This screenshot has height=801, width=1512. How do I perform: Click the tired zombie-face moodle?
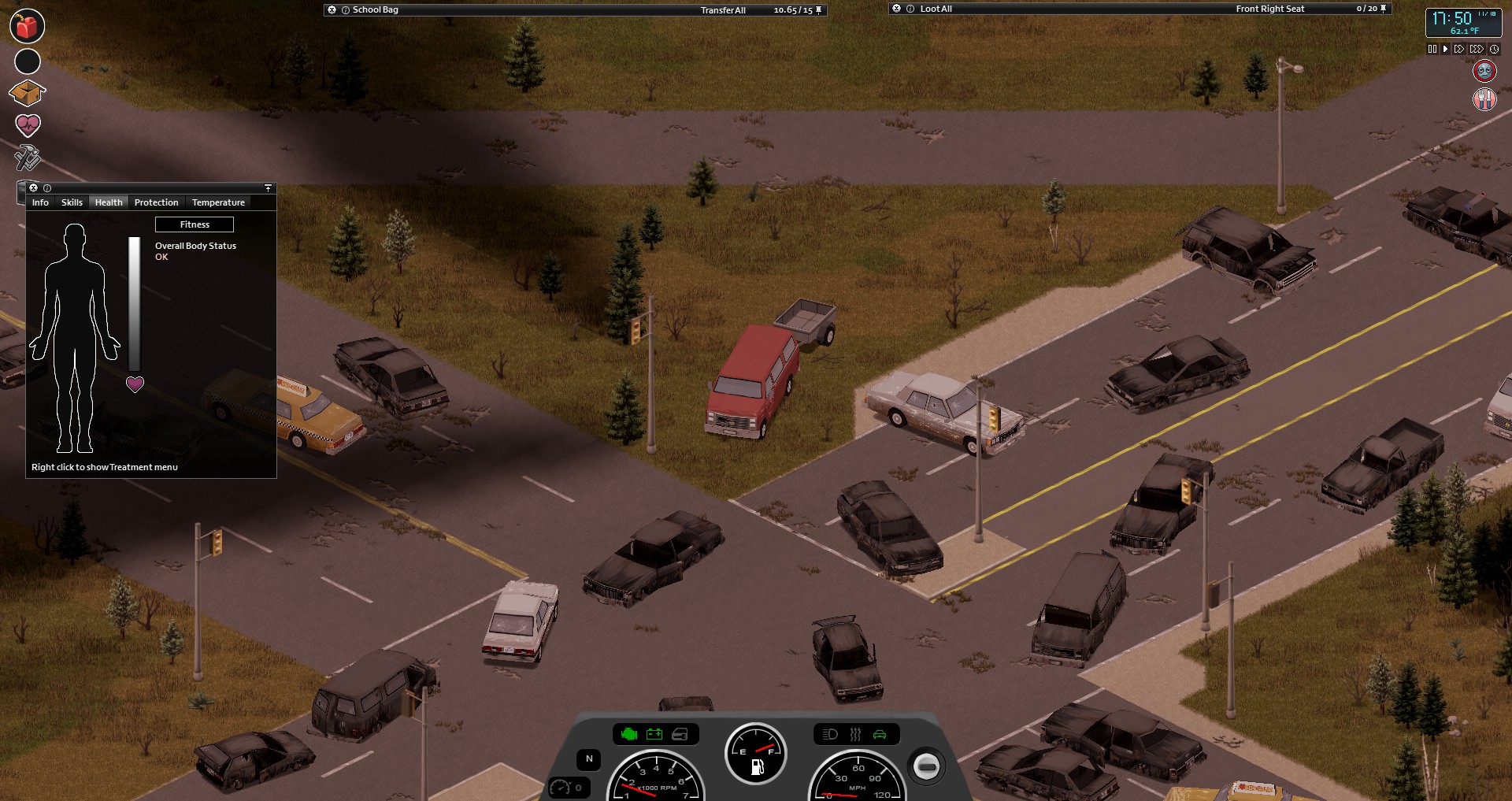click(1484, 71)
